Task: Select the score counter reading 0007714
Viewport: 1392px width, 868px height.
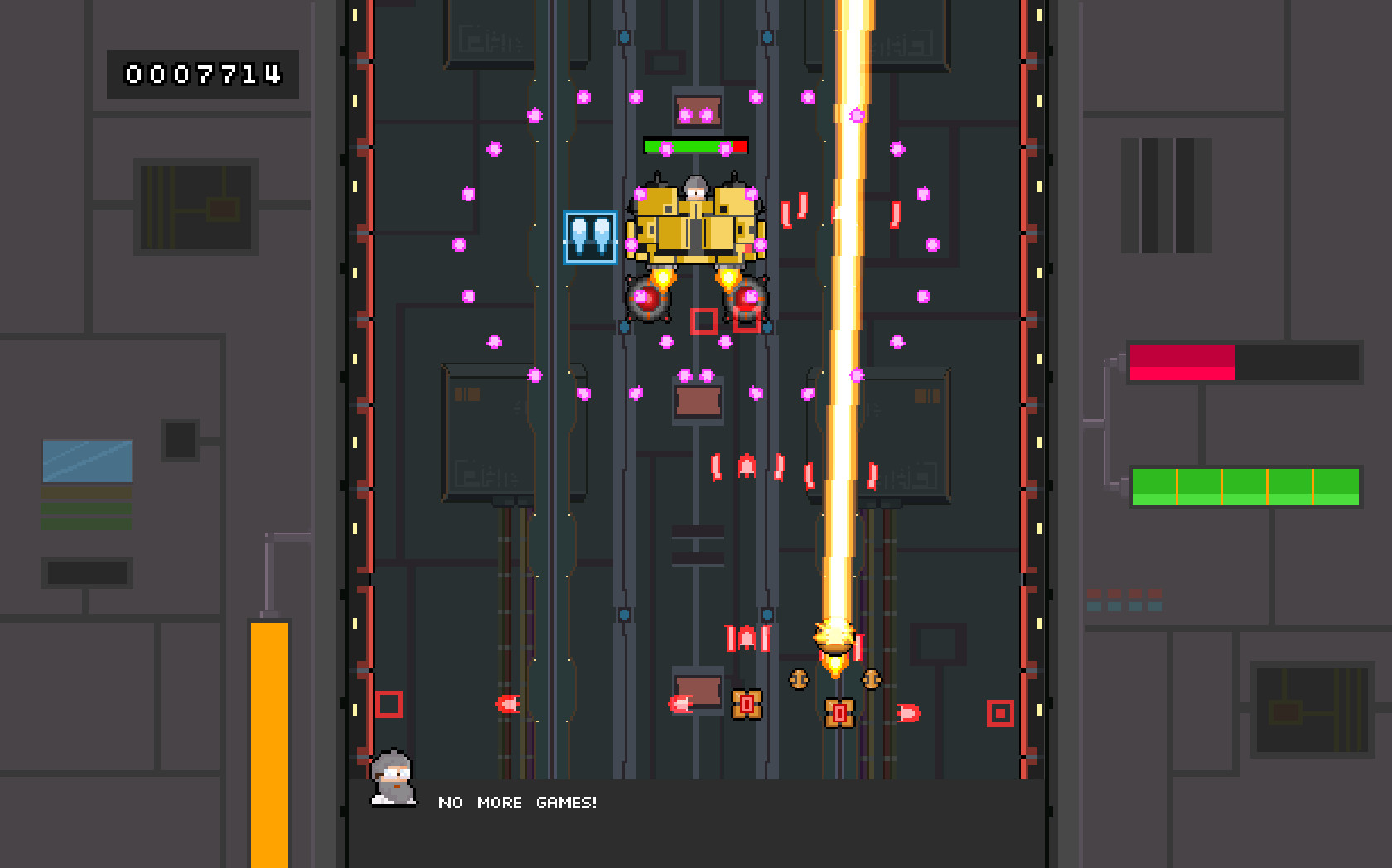Action: click(203, 75)
